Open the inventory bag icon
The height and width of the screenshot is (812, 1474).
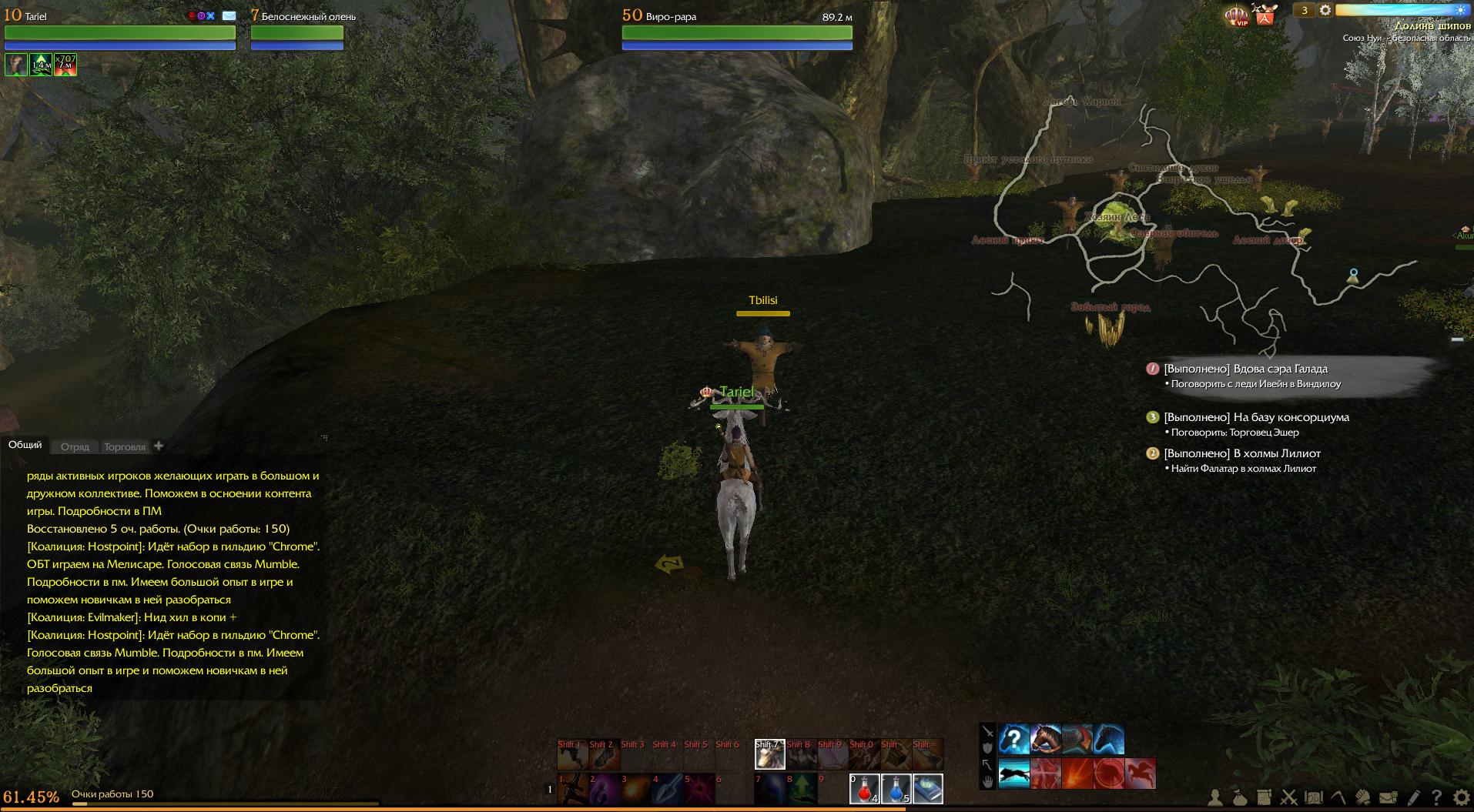(1240, 798)
